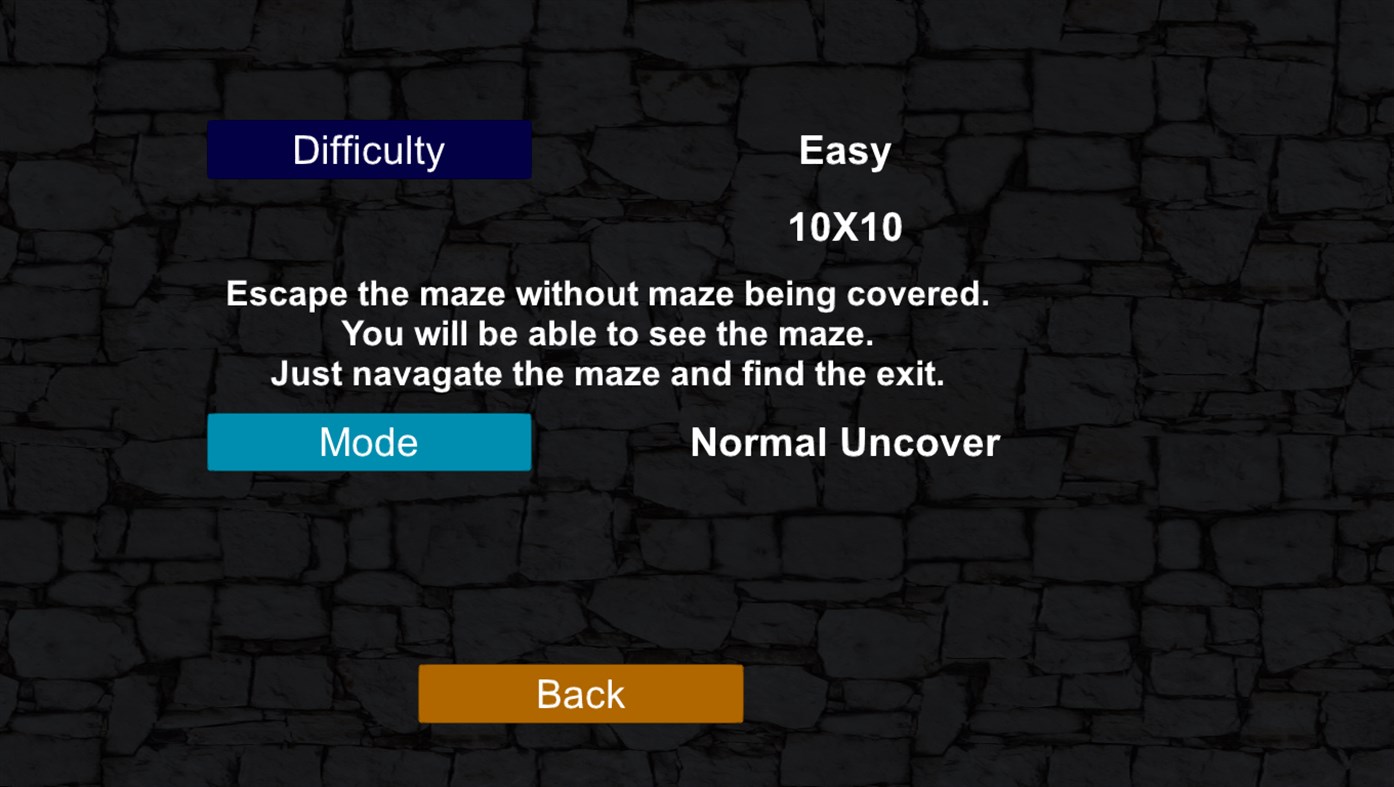Exit settings using the orange Back button
Screen dimensions: 1394x787
580,693
